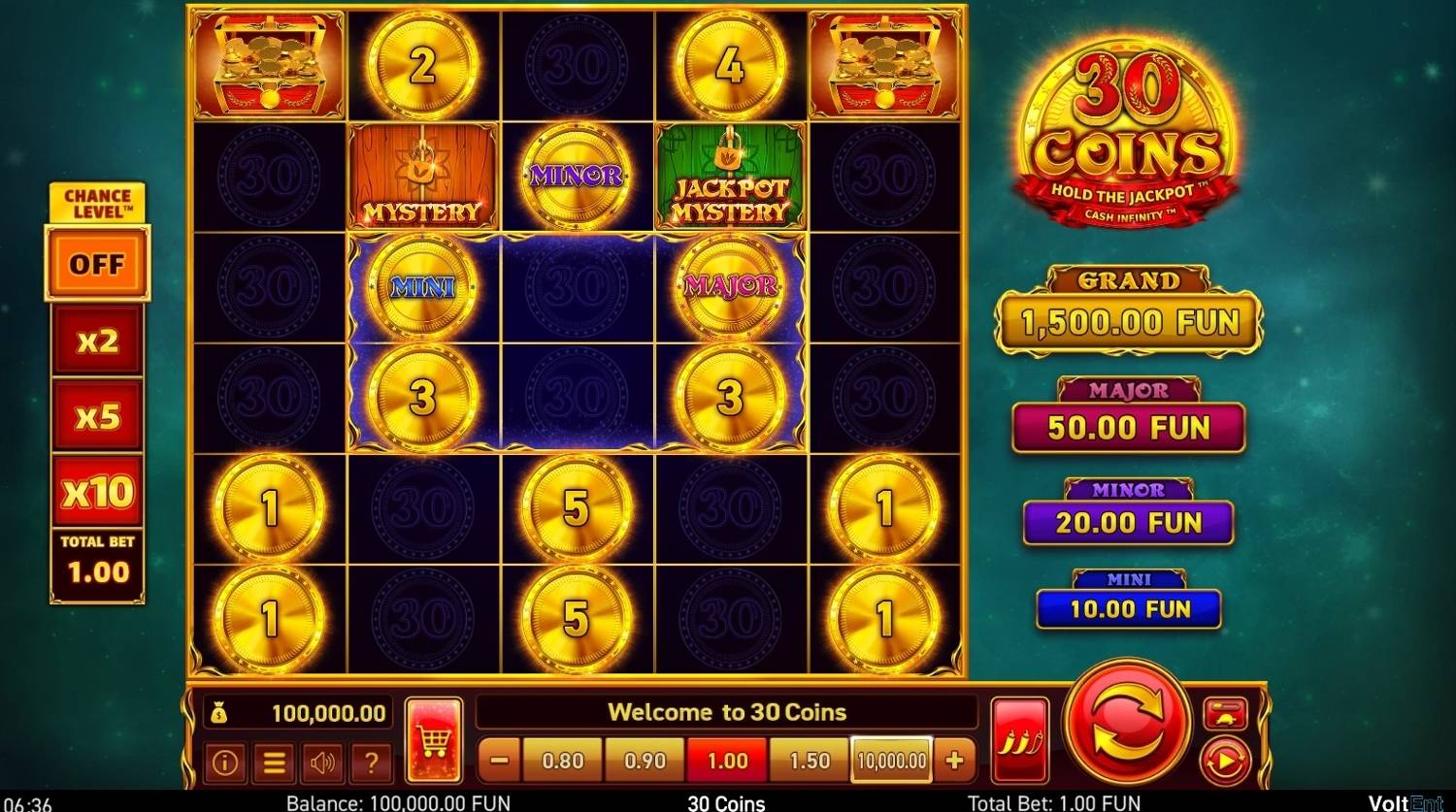Open the shop via the cart icon
This screenshot has width=1456, height=812.
[x=435, y=737]
